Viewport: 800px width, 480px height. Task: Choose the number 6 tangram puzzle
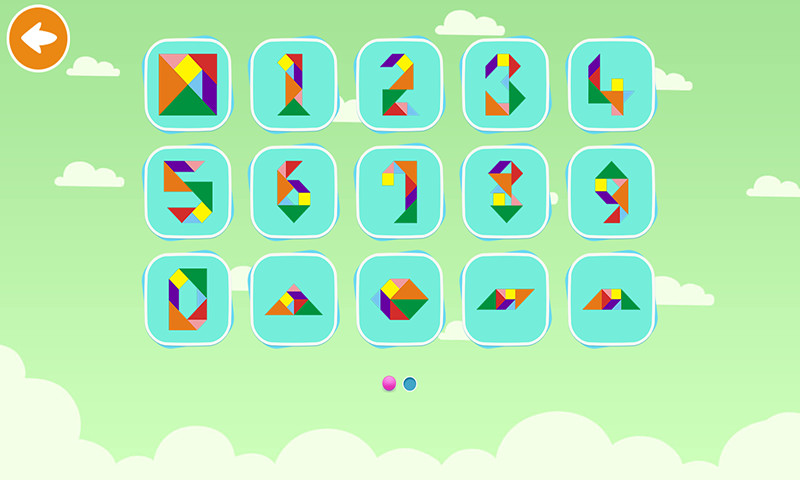click(x=293, y=192)
